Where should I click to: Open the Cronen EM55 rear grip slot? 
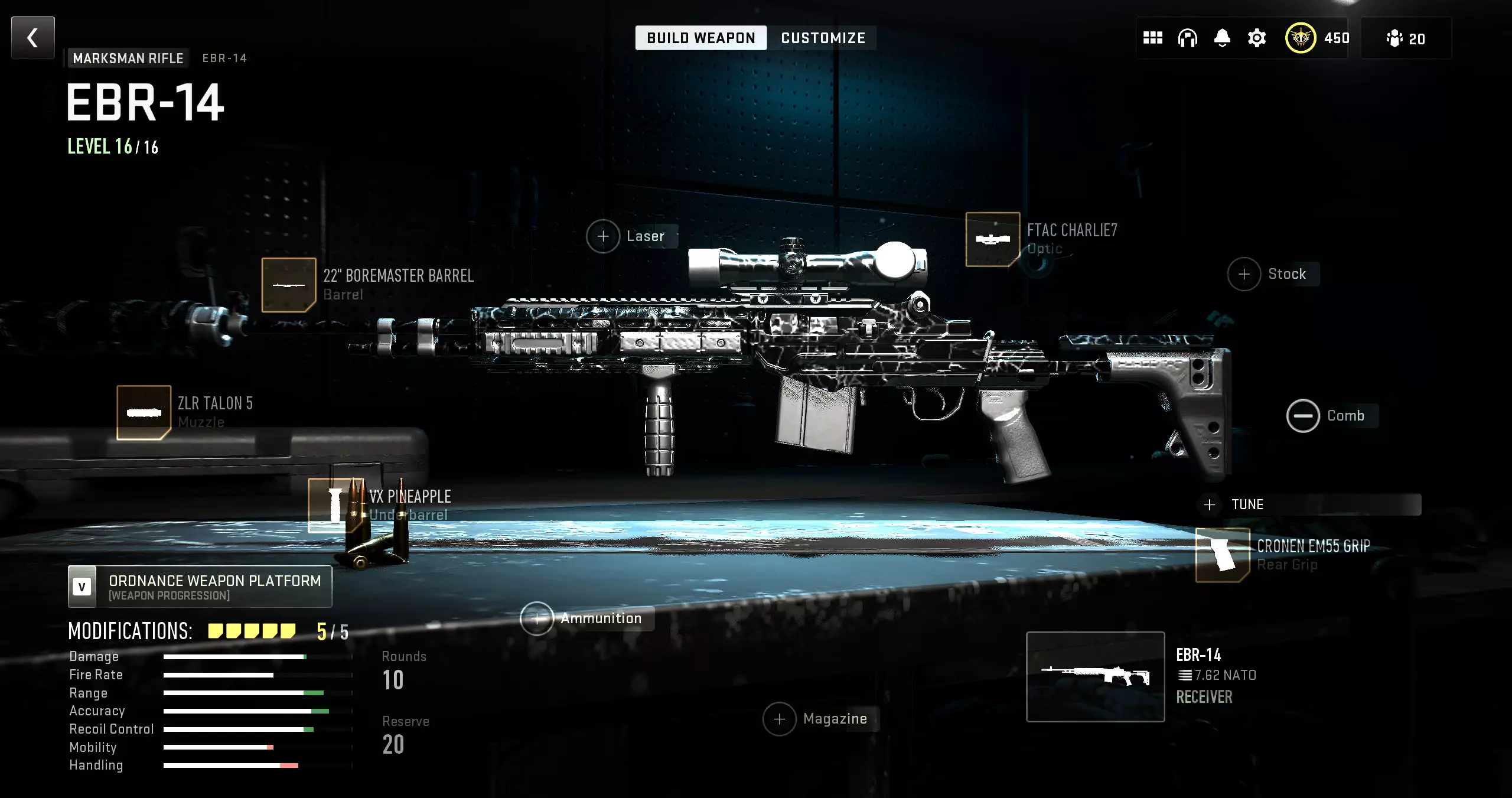tap(1223, 555)
